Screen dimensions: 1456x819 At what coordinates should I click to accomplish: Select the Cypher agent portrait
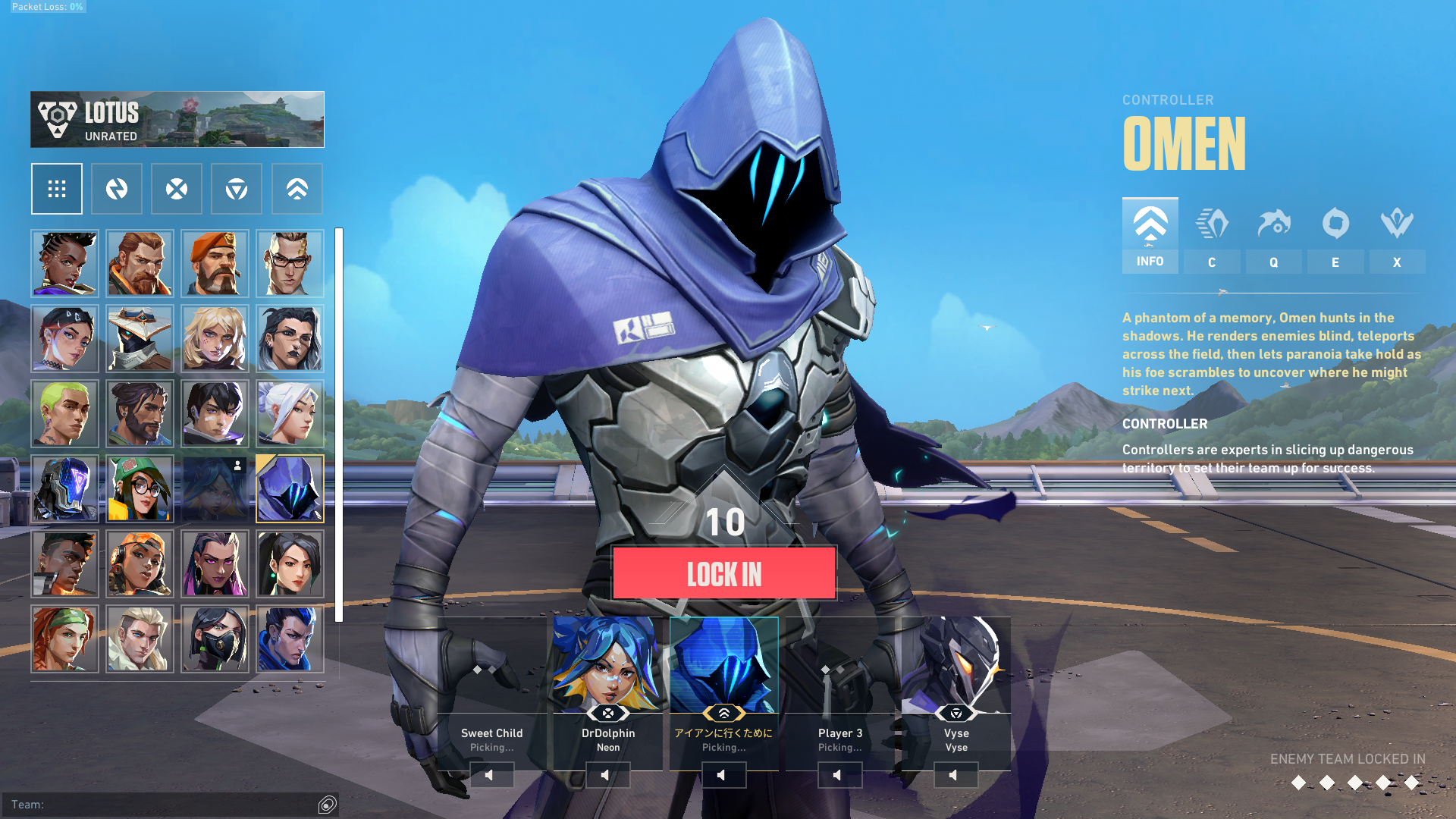[x=140, y=338]
